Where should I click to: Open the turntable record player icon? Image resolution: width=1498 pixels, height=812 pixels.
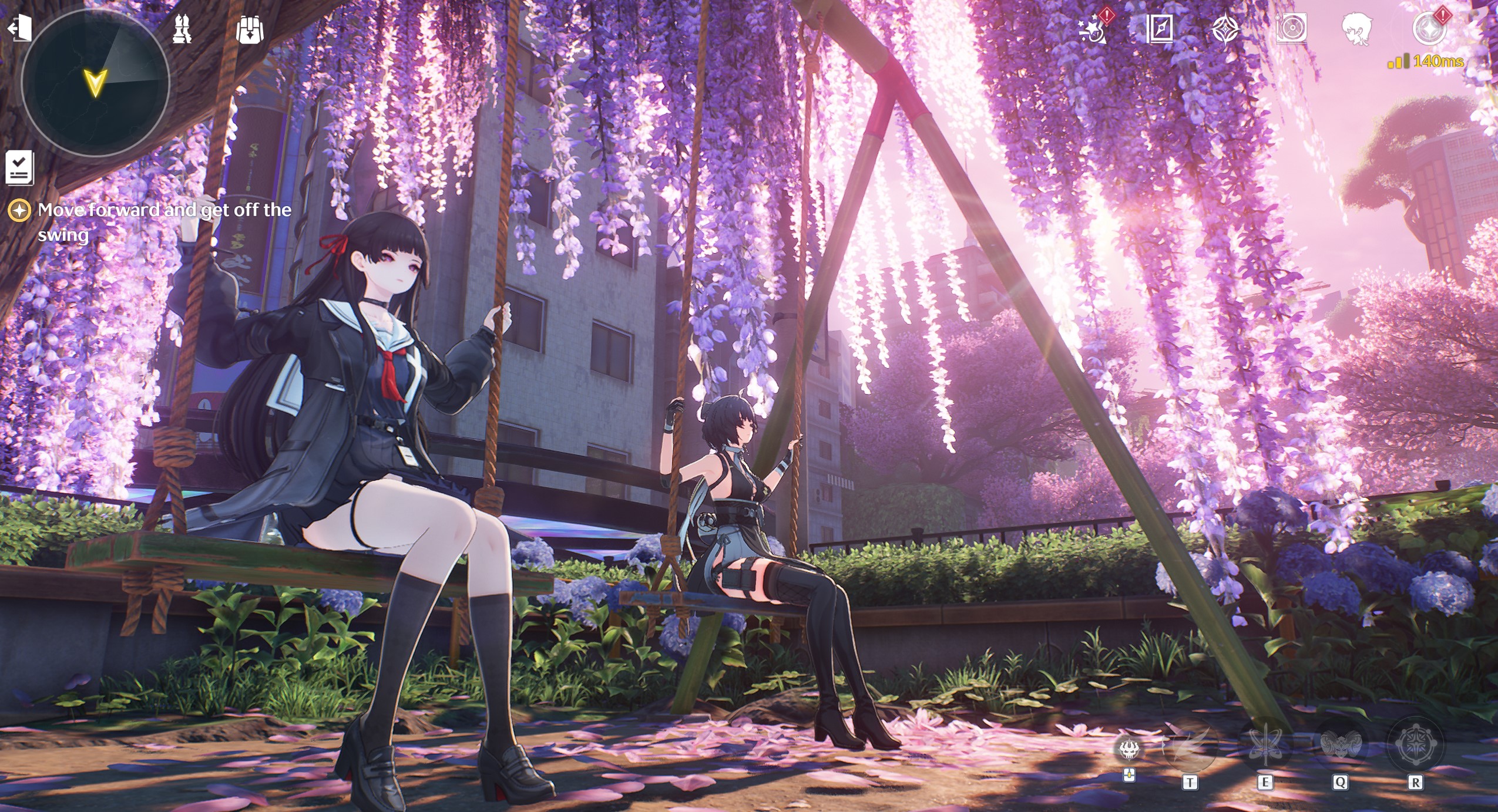(1292, 28)
